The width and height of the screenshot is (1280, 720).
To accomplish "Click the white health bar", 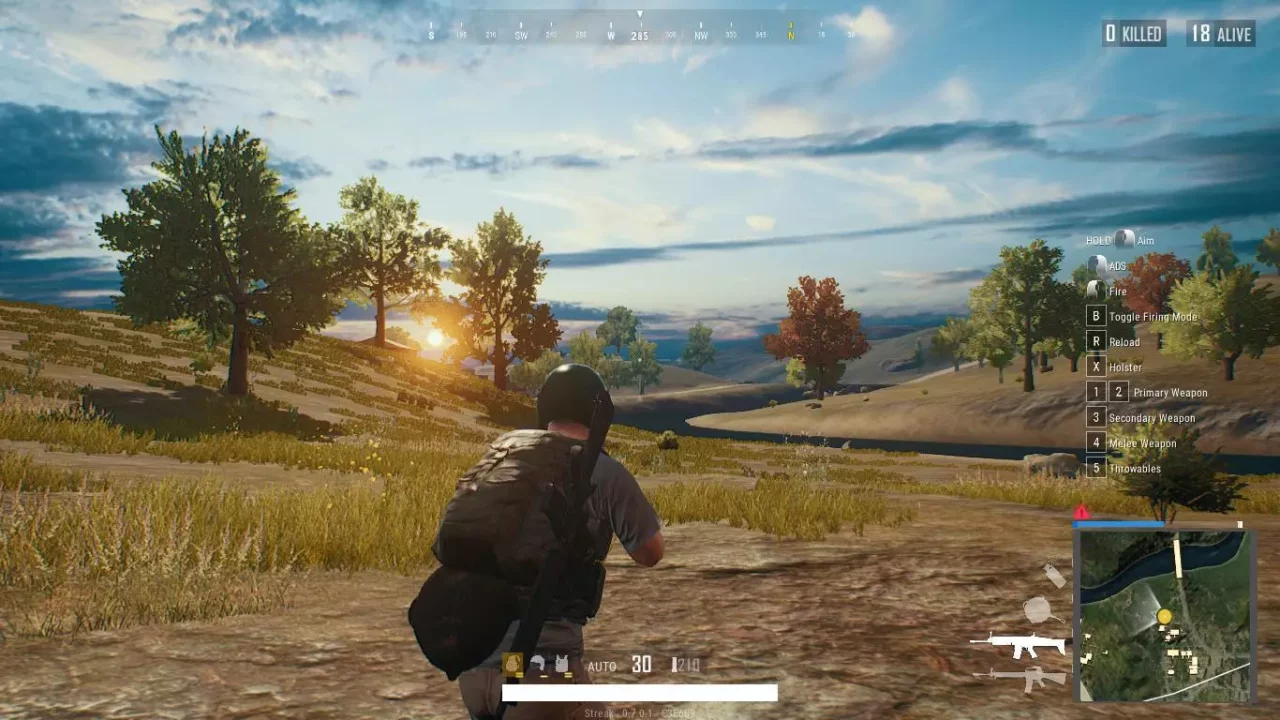I will coord(640,692).
